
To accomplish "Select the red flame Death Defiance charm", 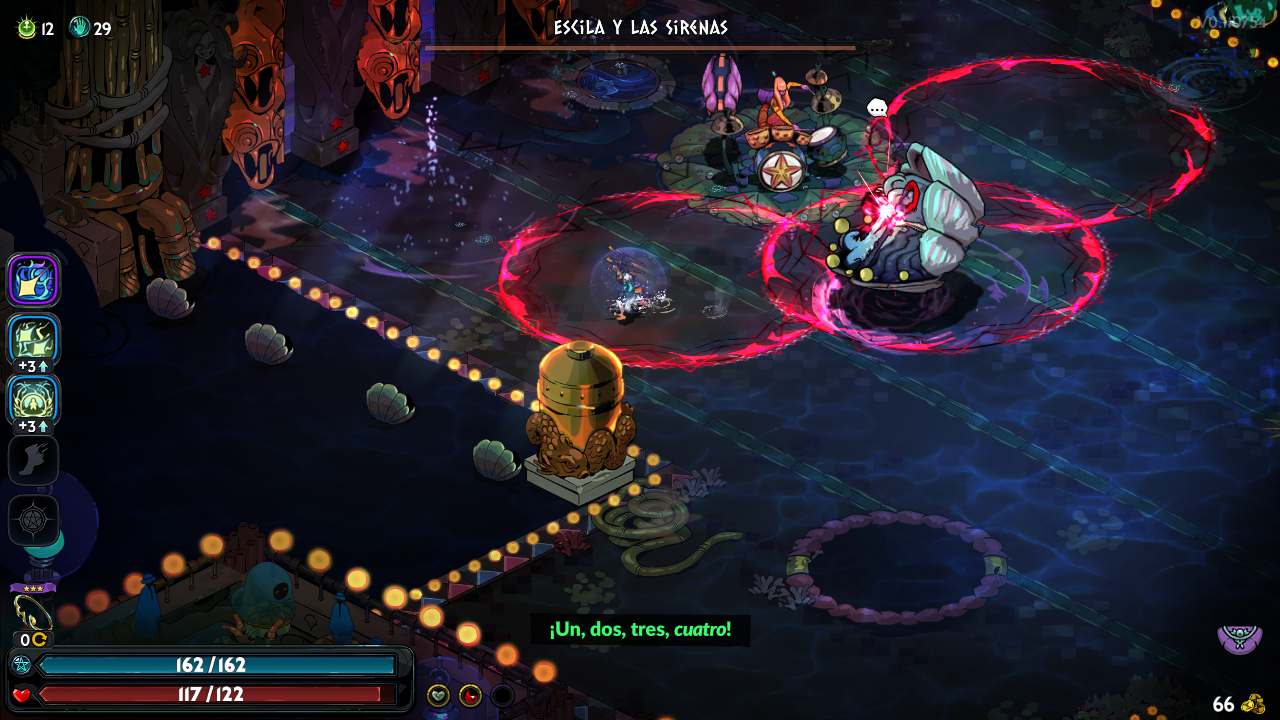I will point(470,695).
